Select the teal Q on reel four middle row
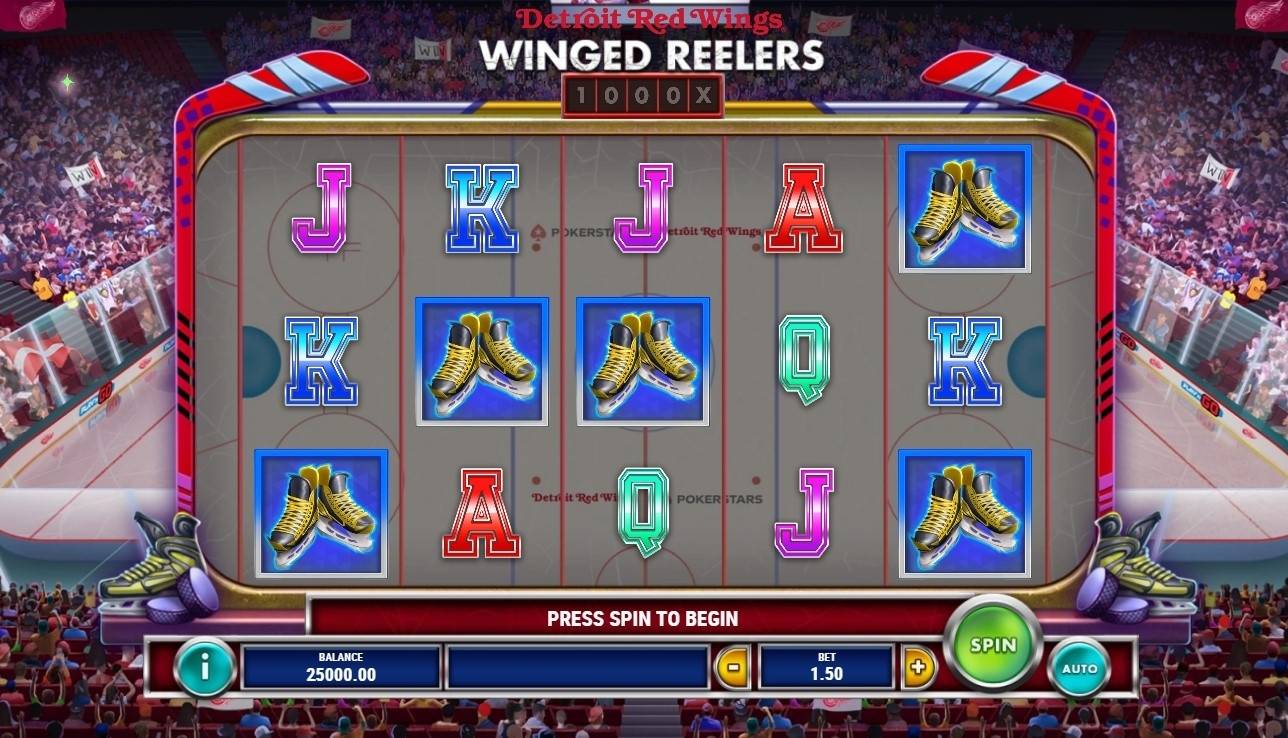 (805, 362)
